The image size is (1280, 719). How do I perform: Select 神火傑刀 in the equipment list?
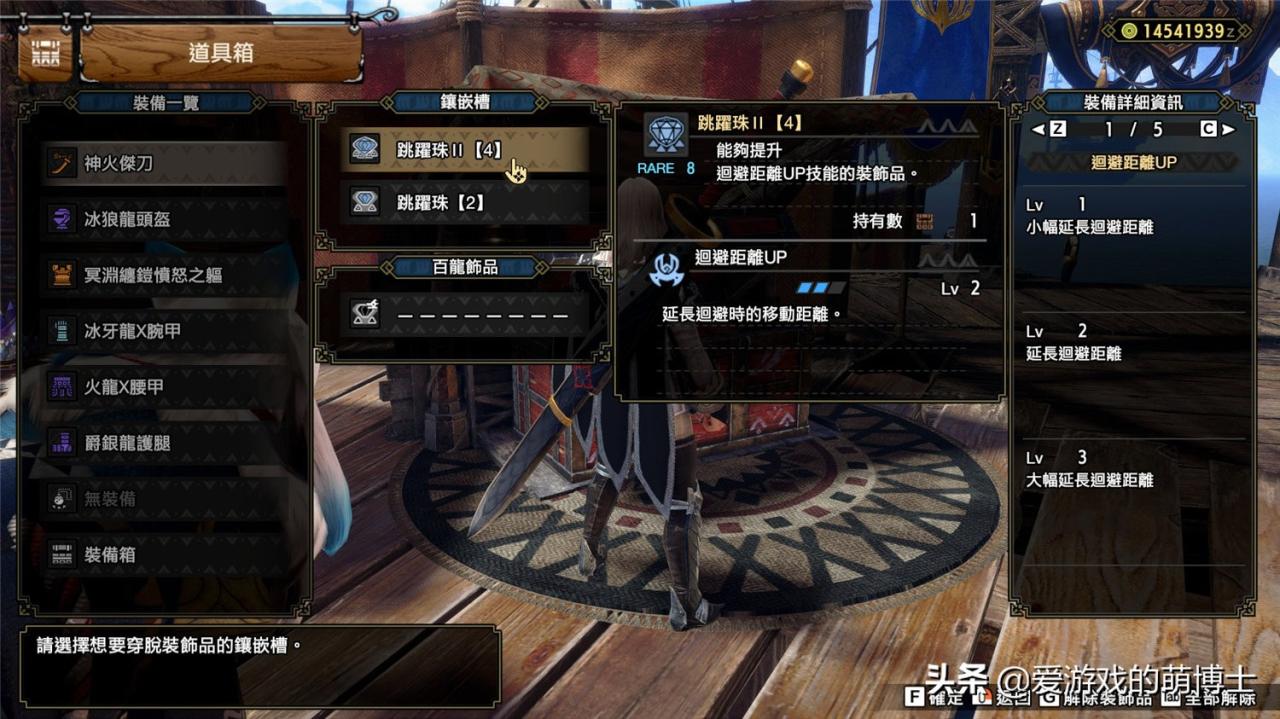pos(165,163)
